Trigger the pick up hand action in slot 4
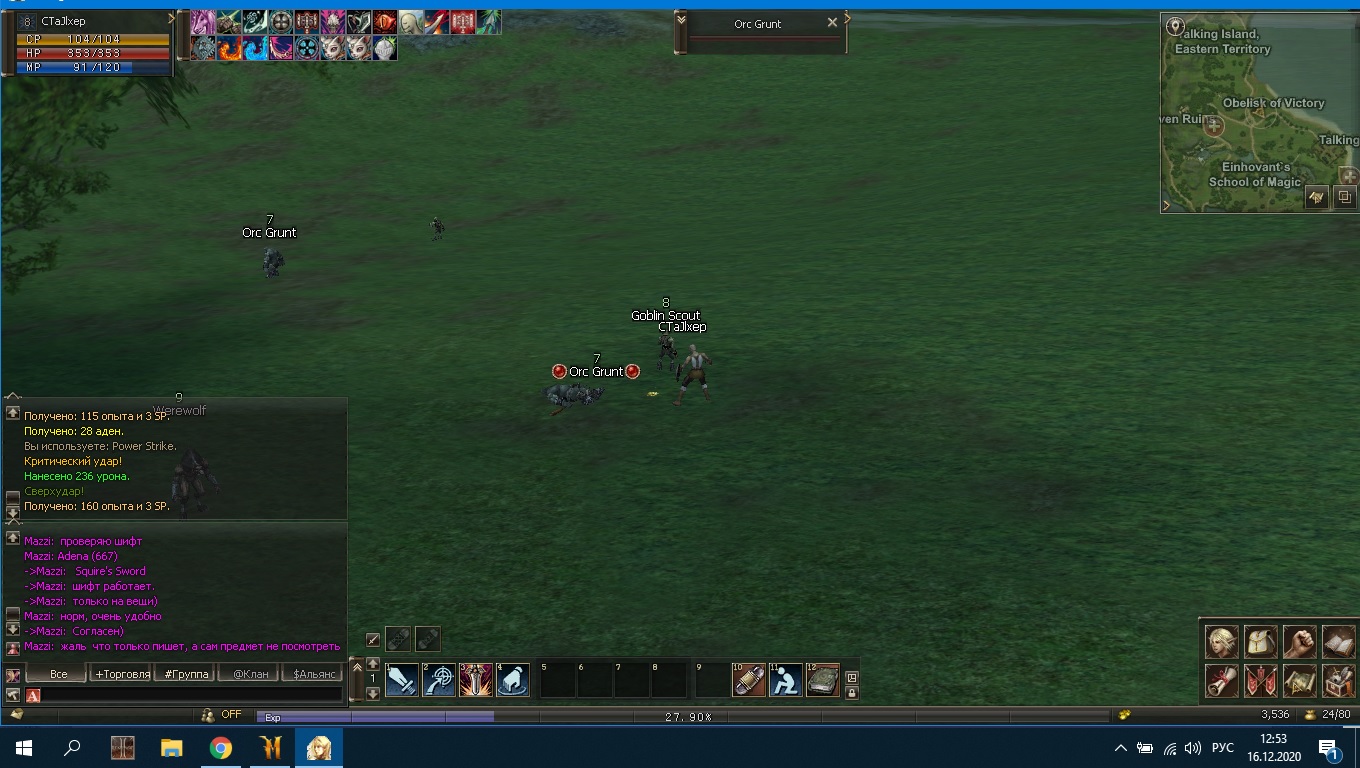This screenshot has height=768, width=1360. [x=512, y=681]
